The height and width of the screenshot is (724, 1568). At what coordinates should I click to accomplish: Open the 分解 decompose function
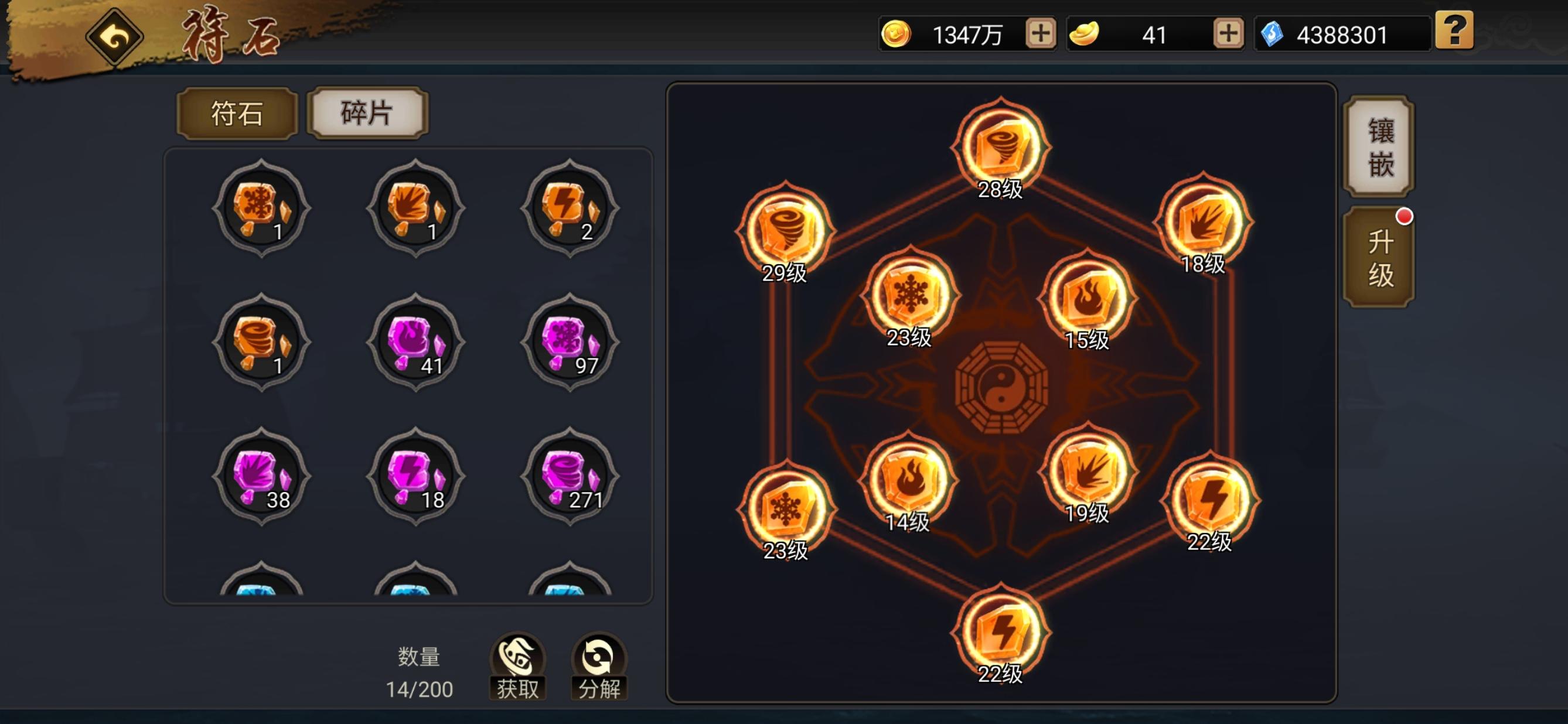[598, 667]
